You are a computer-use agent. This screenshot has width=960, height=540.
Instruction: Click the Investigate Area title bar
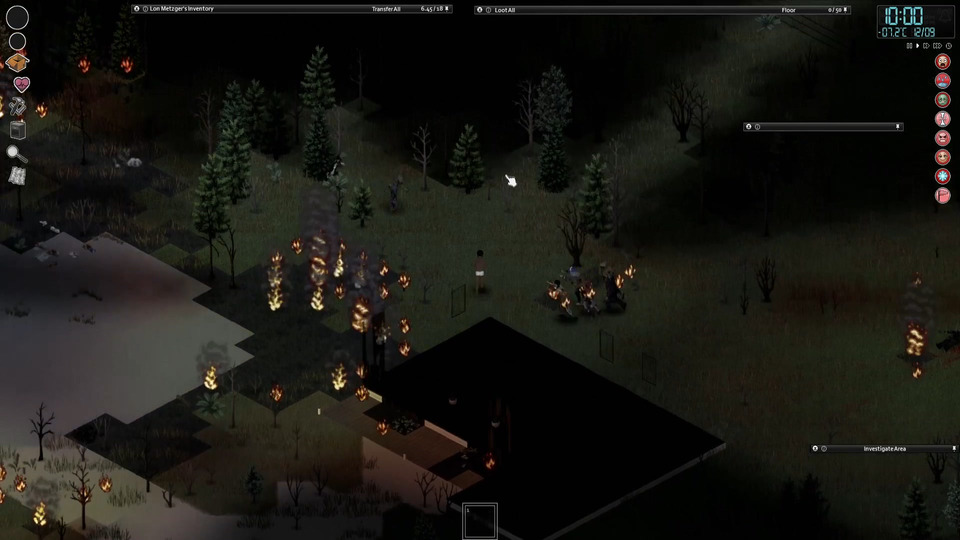pyautogui.click(x=884, y=449)
